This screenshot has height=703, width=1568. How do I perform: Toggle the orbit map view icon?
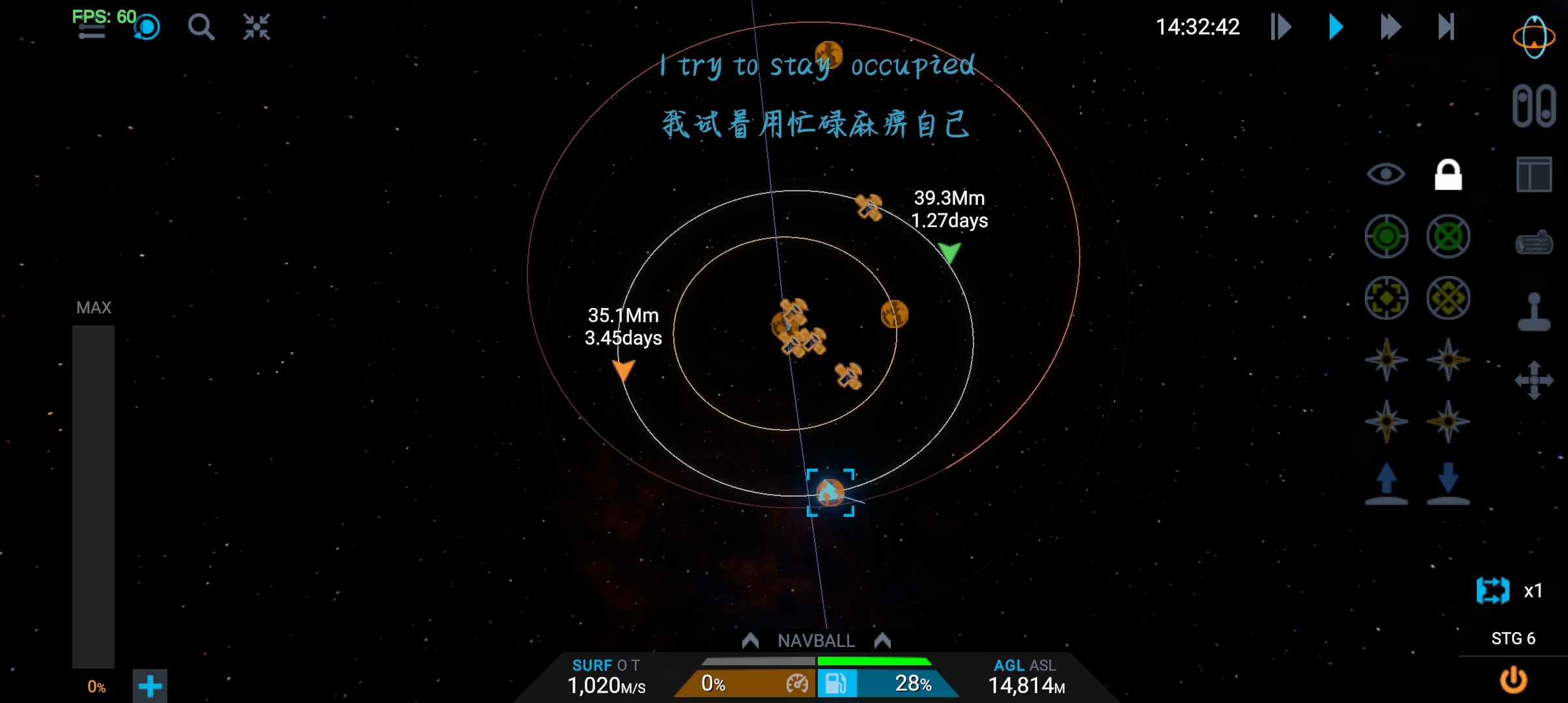coord(1533,37)
